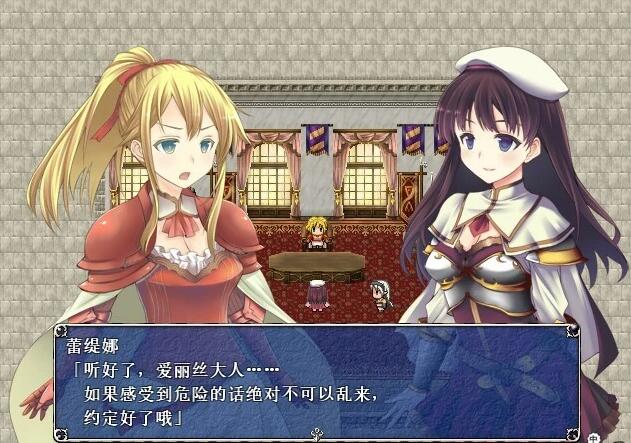Click the continue arrow below the dialogue
Screen dimensions: 631x443
317,434
